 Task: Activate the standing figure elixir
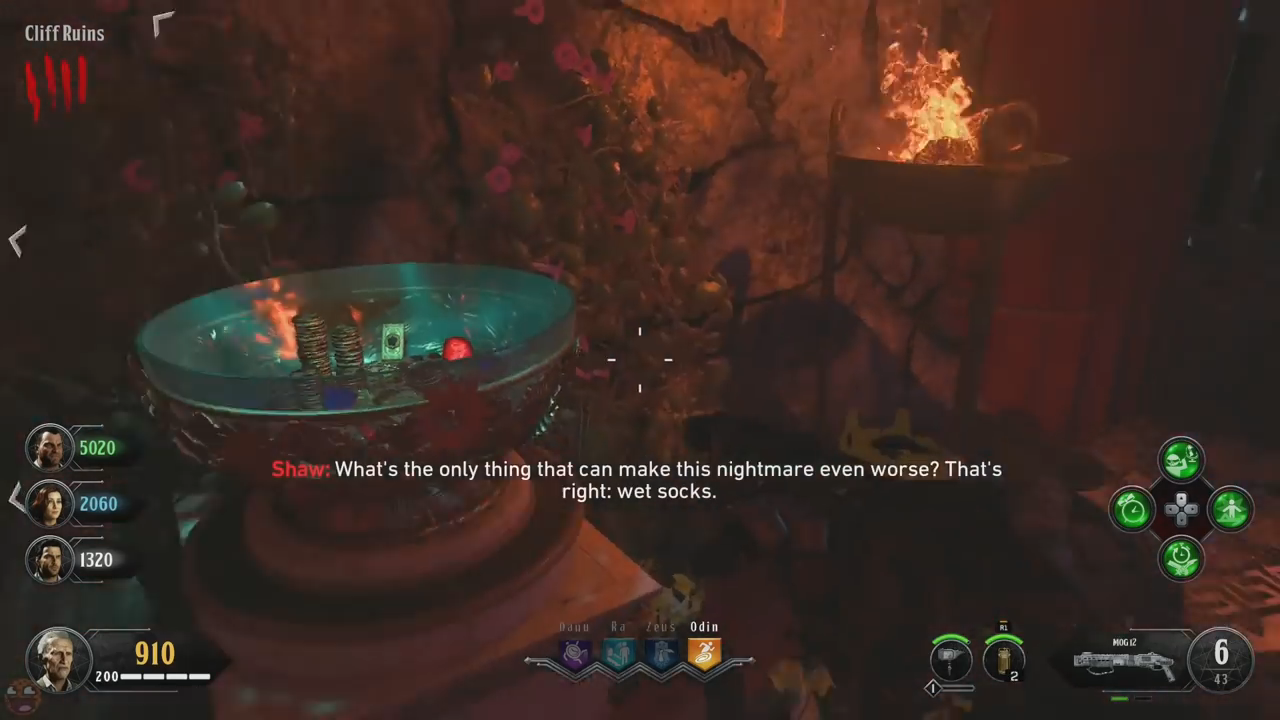pyautogui.click(x=1230, y=510)
